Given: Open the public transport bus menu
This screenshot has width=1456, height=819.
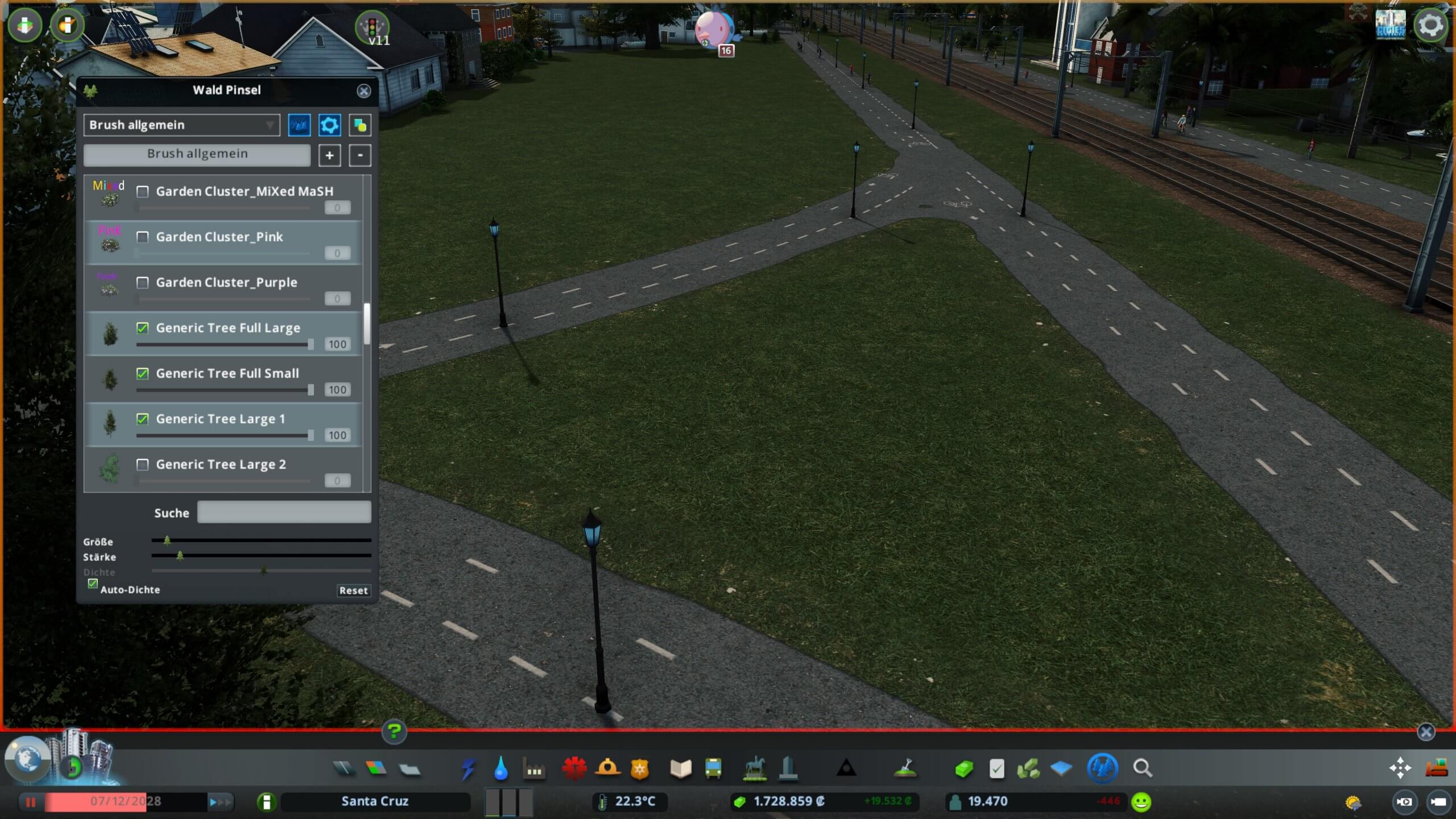Looking at the screenshot, I should 713,768.
